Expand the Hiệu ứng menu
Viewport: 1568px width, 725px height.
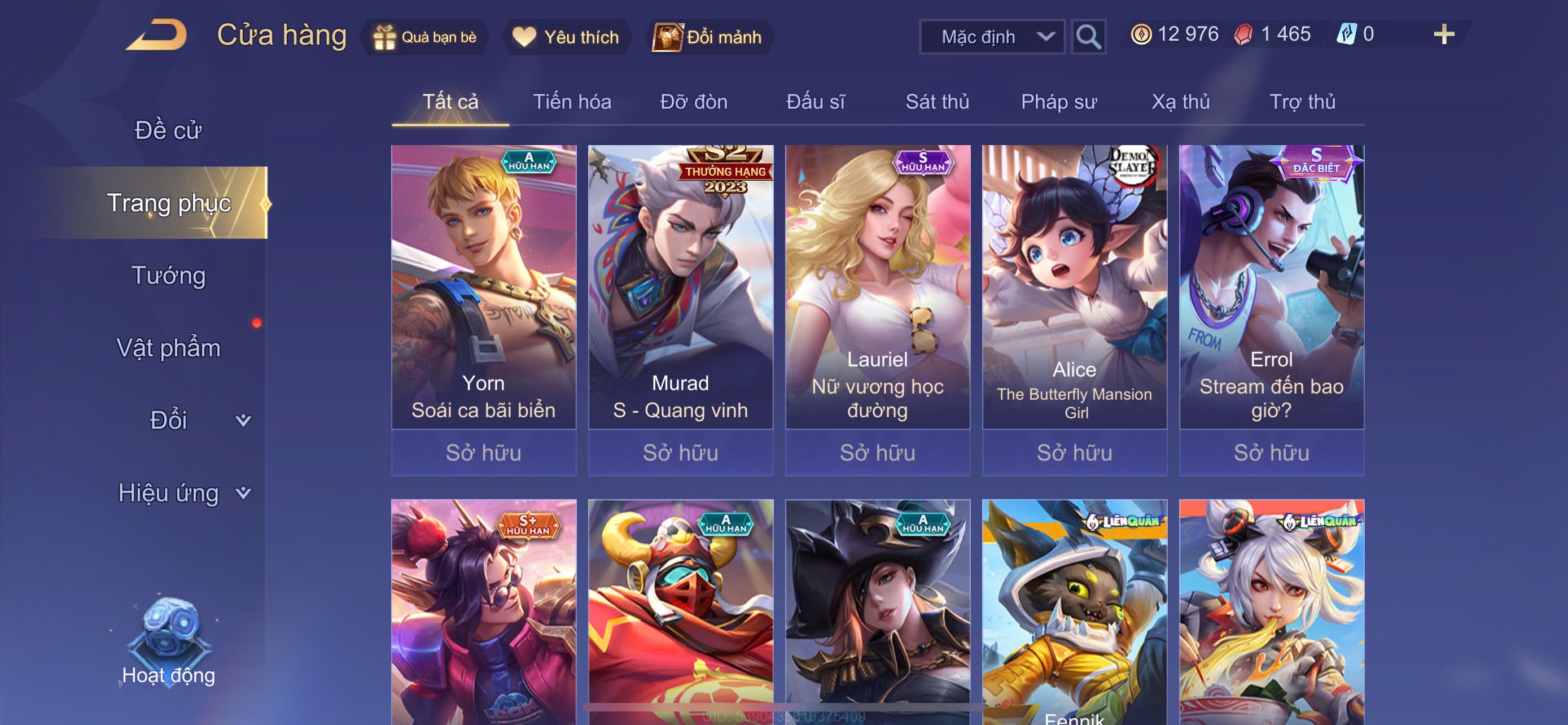point(183,493)
